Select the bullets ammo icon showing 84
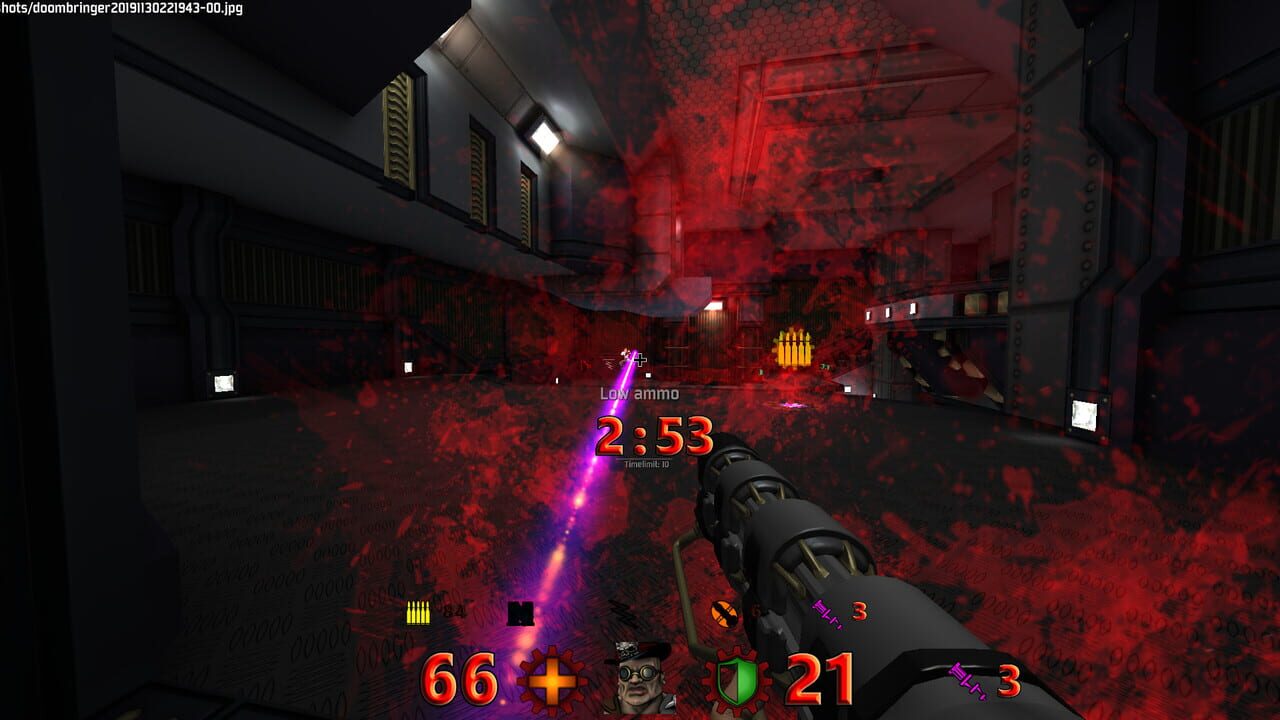Viewport: 1280px width, 720px height. (417, 611)
